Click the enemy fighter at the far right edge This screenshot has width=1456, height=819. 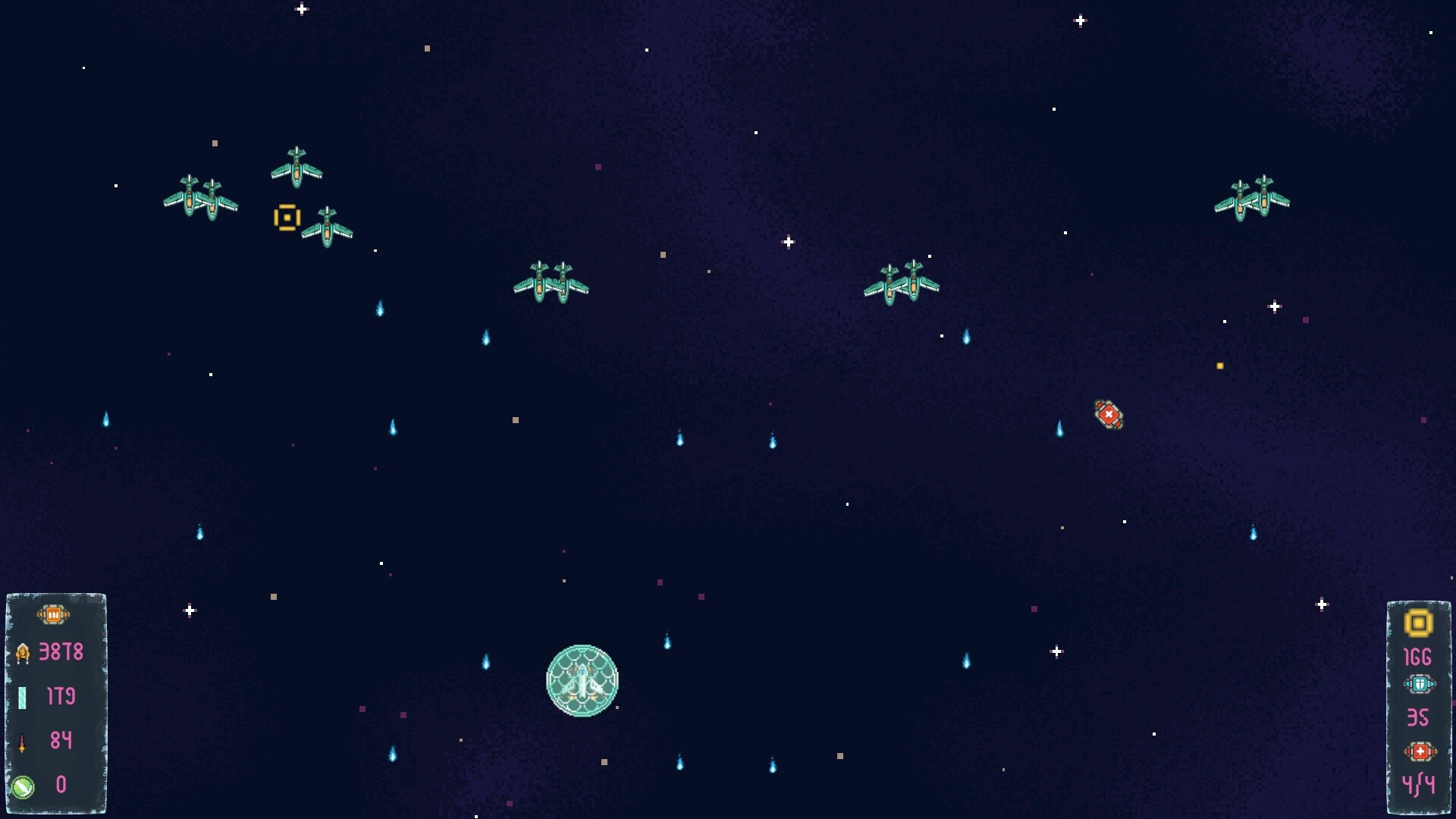tap(1252, 199)
